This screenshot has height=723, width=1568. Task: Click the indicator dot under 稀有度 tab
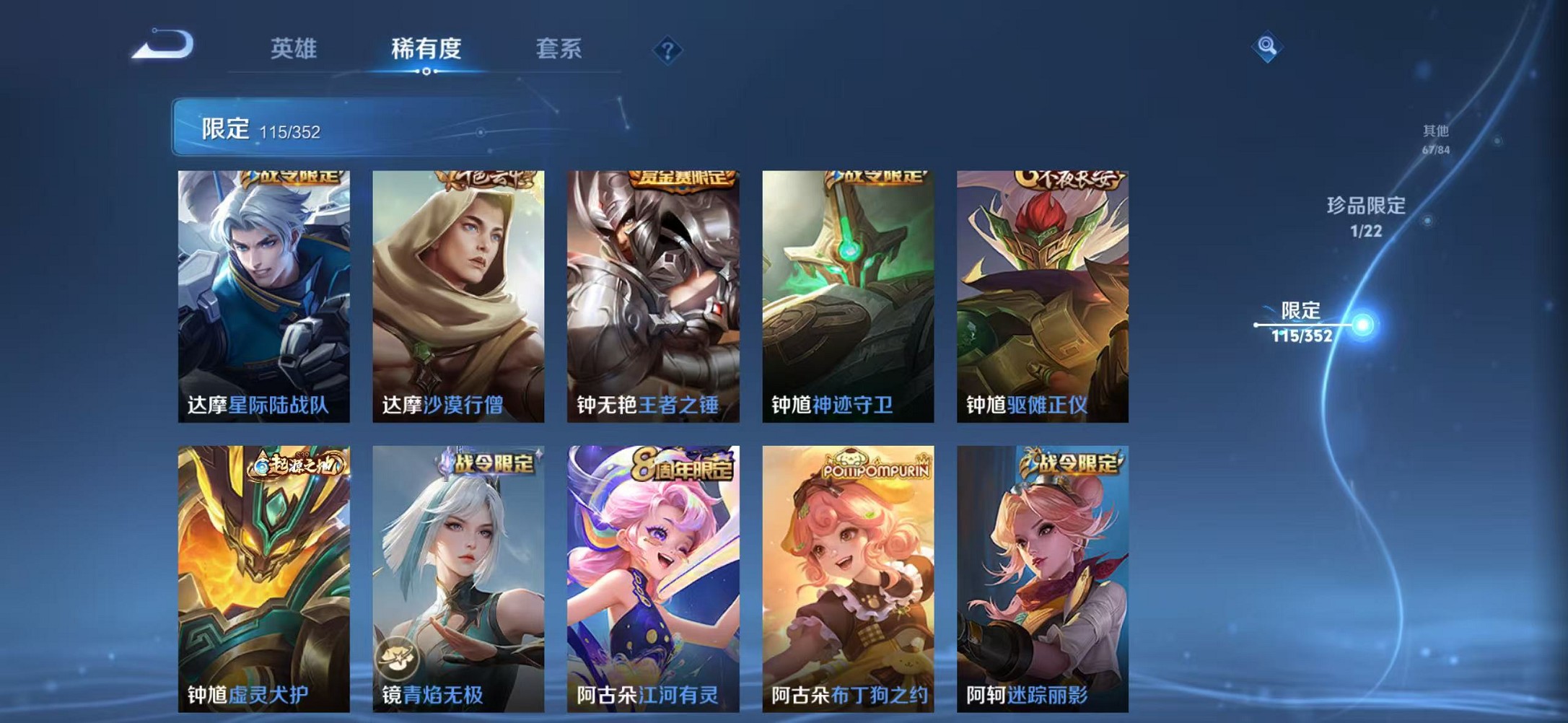coord(428,72)
